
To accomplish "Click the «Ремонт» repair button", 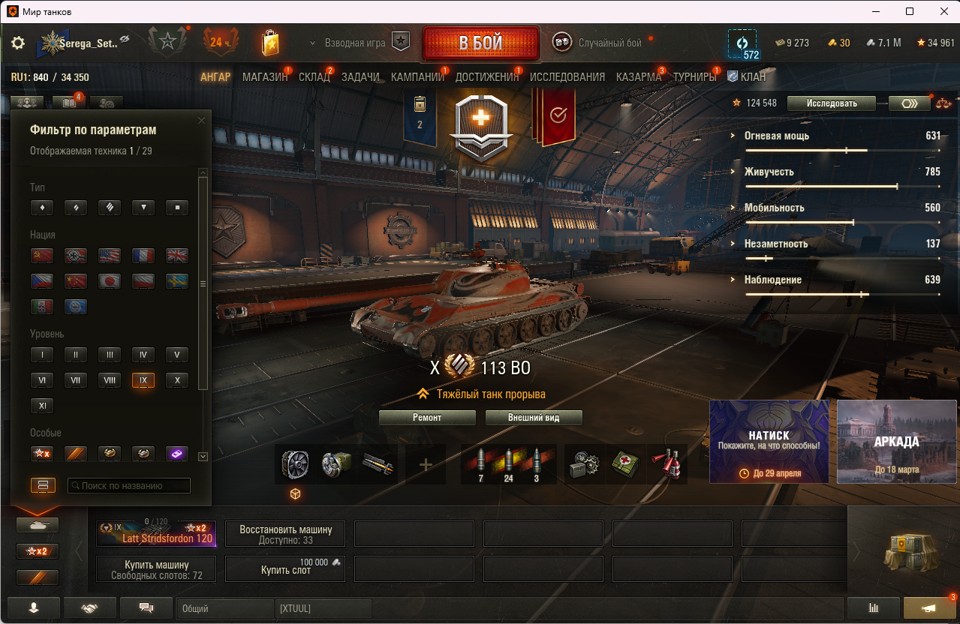I will point(427,418).
